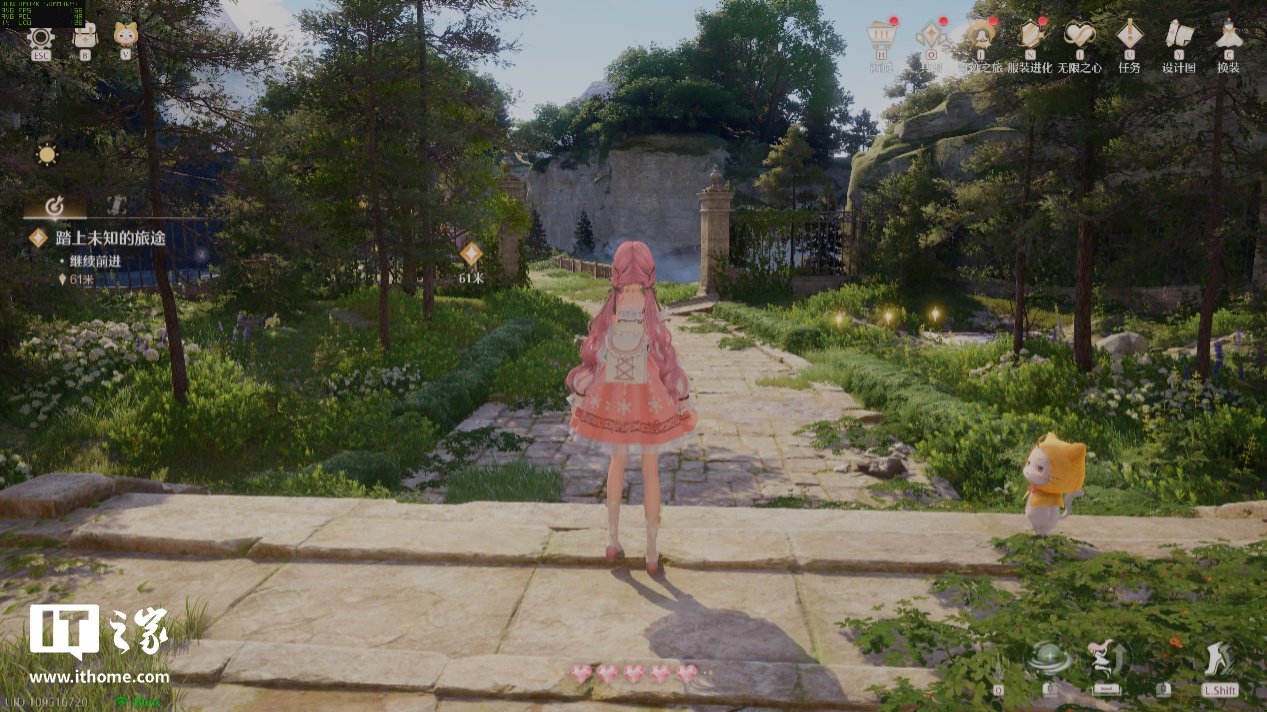Open the 设计图 blueprint scroll

1179,37
